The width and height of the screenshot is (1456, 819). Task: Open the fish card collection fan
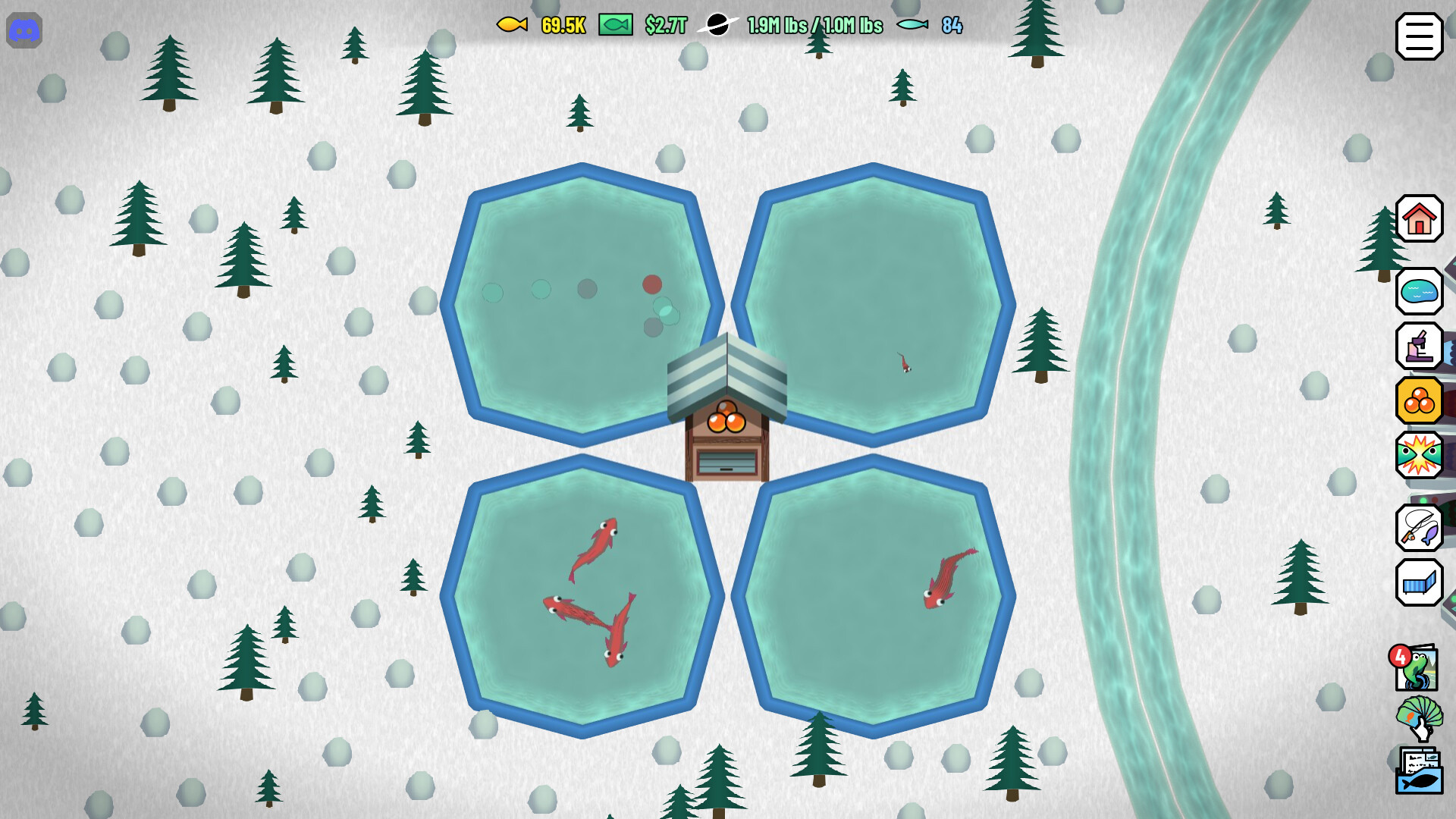[x=1420, y=718]
